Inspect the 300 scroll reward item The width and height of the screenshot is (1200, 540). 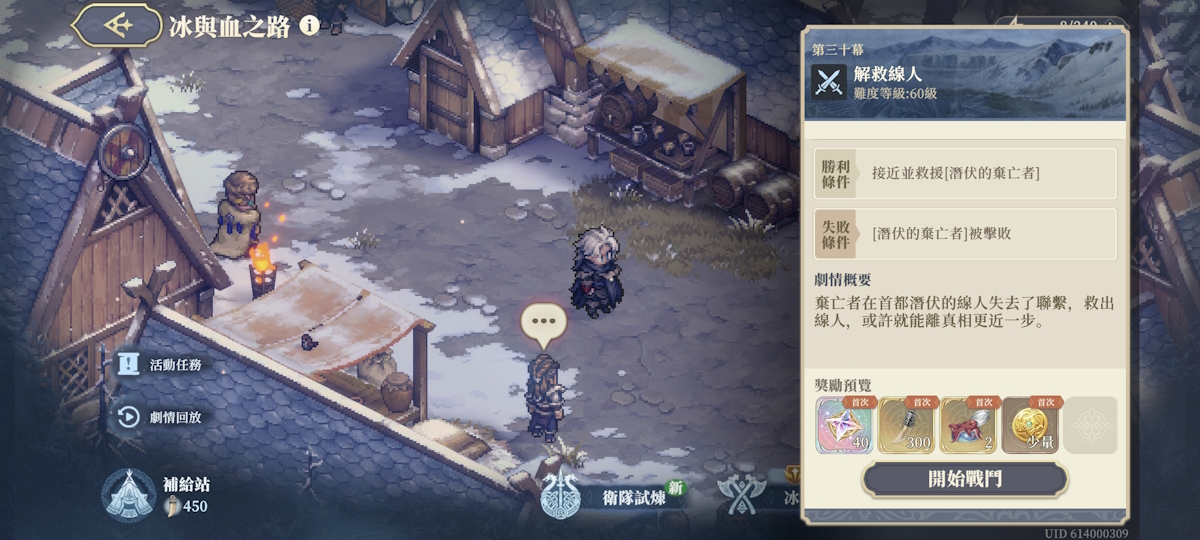pos(906,425)
